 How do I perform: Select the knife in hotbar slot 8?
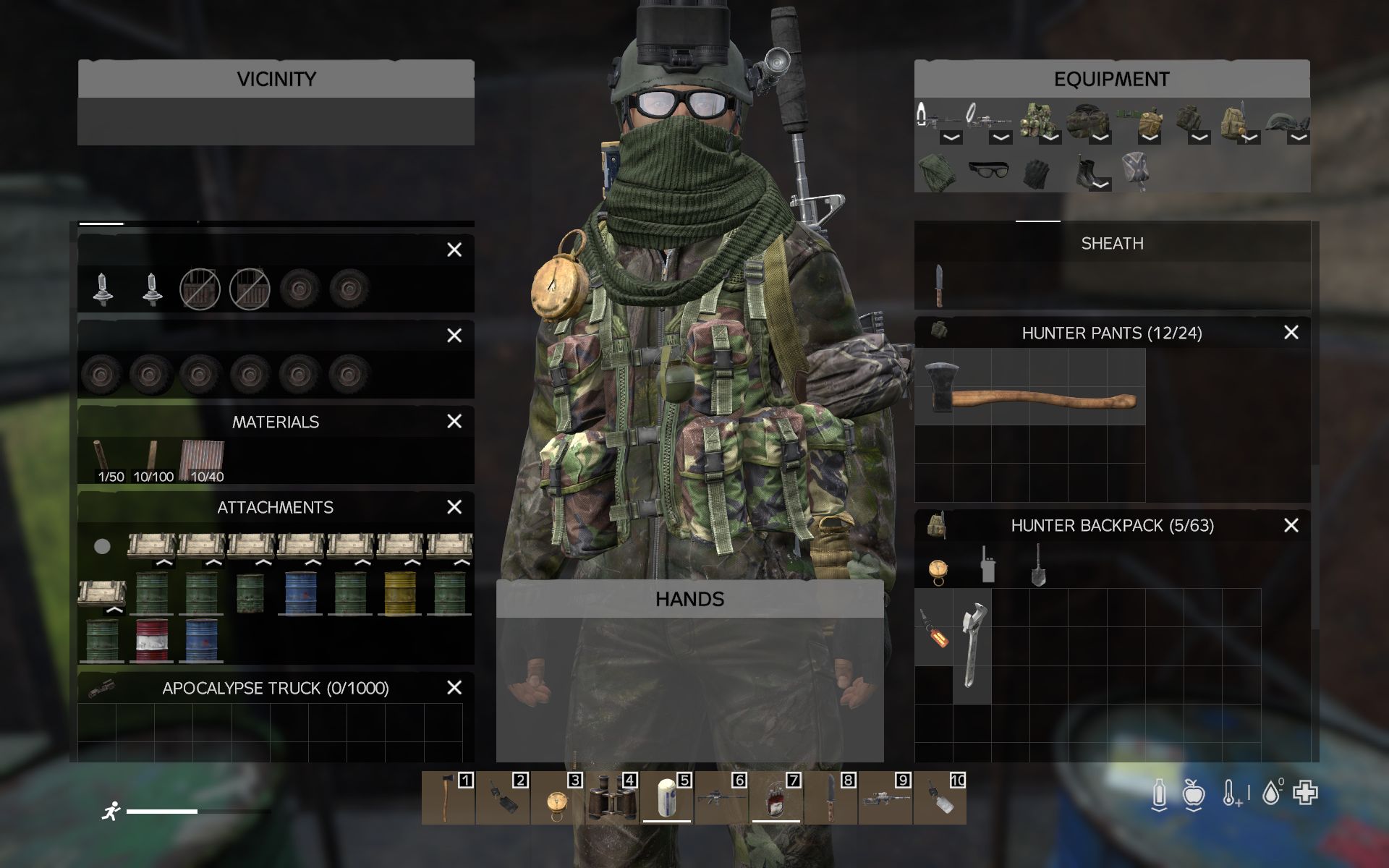coord(831,799)
